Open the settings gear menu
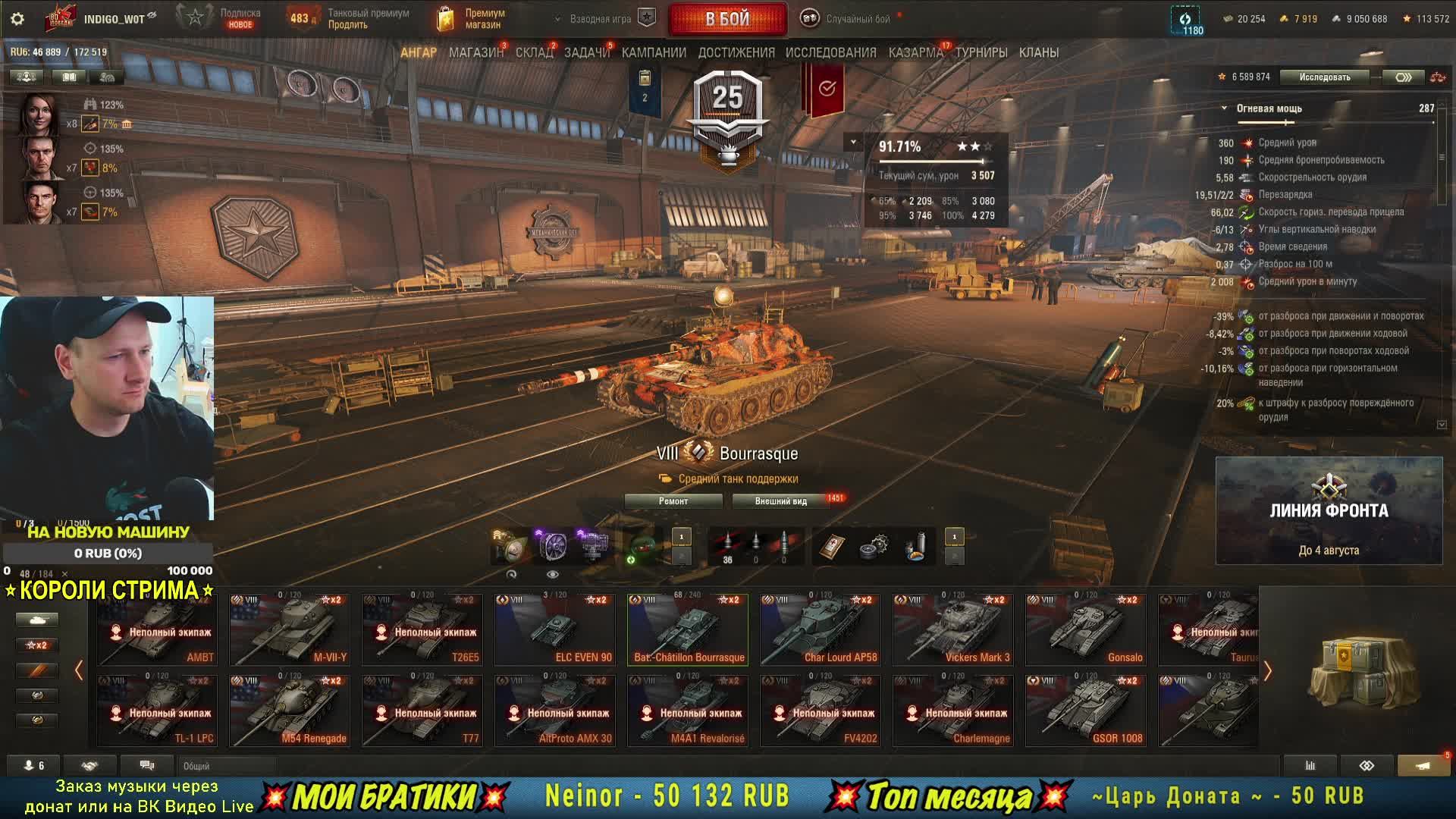Screen dimensions: 1456x819 tap(17, 19)
